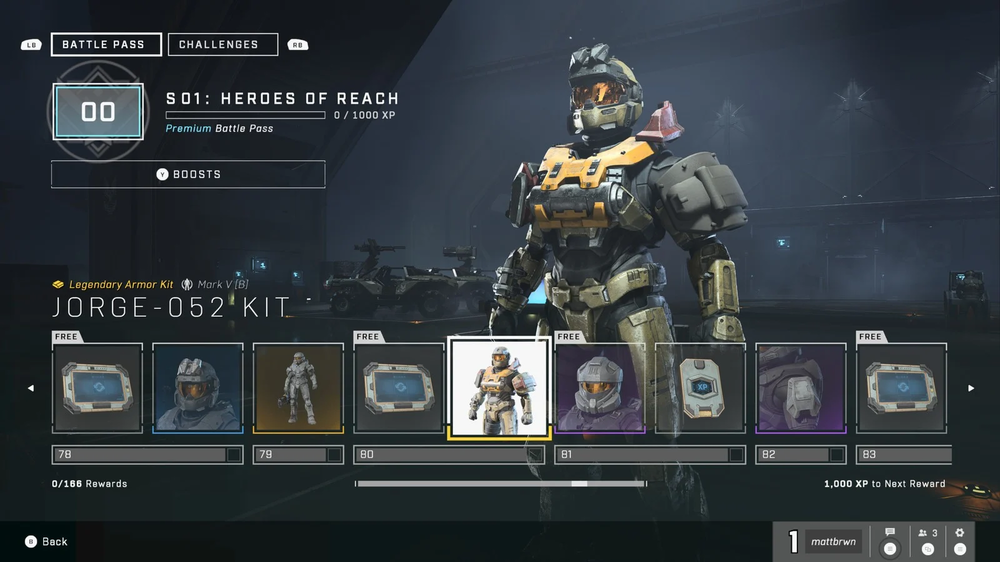This screenshot has width=1000, height=562.
Task: Open the mattbrwn player profile tile
Action: (833, 542)
